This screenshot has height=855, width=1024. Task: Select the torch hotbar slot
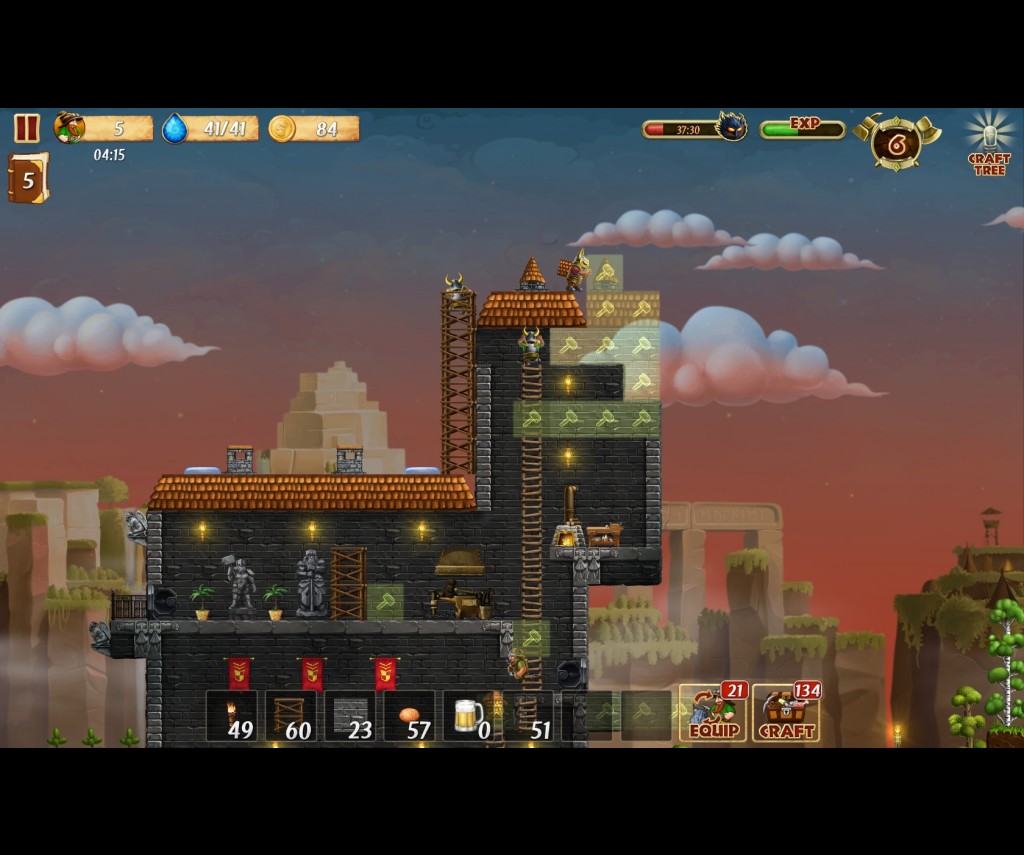coord(232,716)
